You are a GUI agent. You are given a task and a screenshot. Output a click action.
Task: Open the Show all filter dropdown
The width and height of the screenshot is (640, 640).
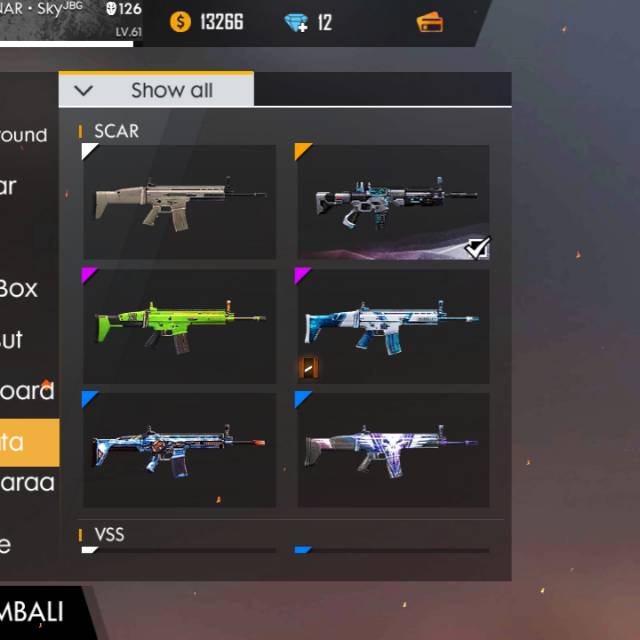coord(155,90)
